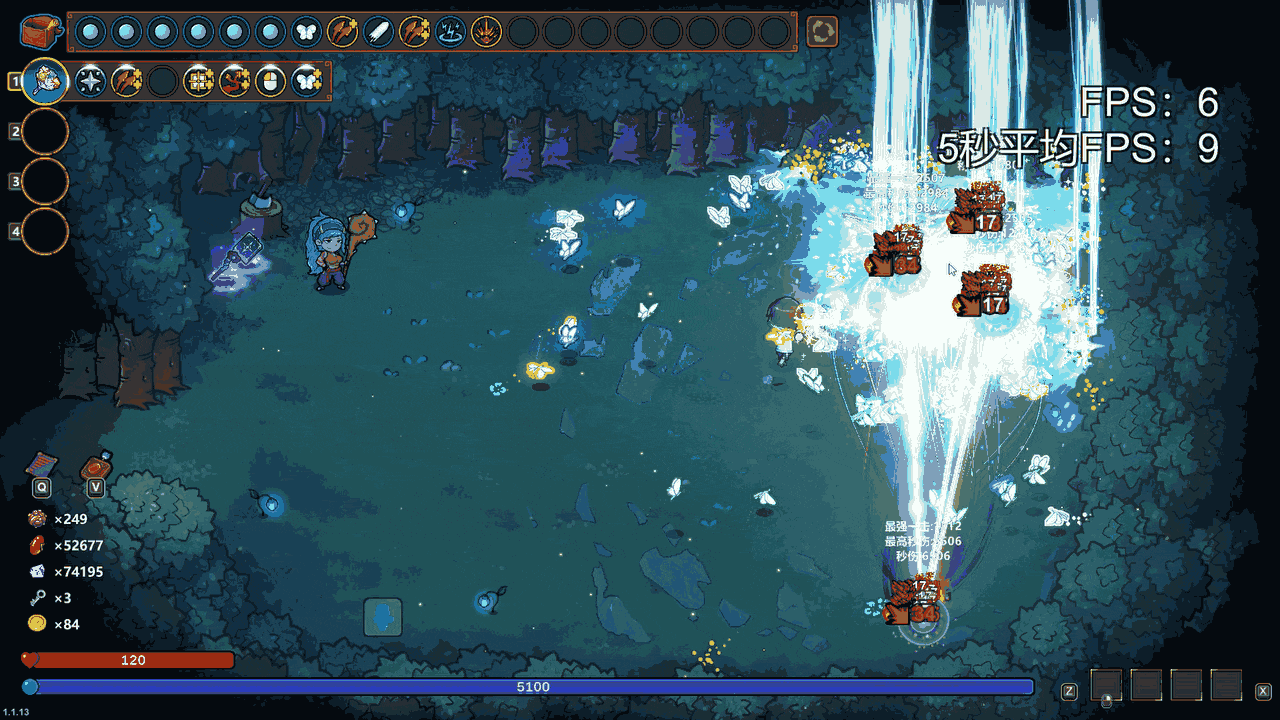Select empty wand slot number 3
The height and width of the screenshot is (720, 1280).
point(45,181)
